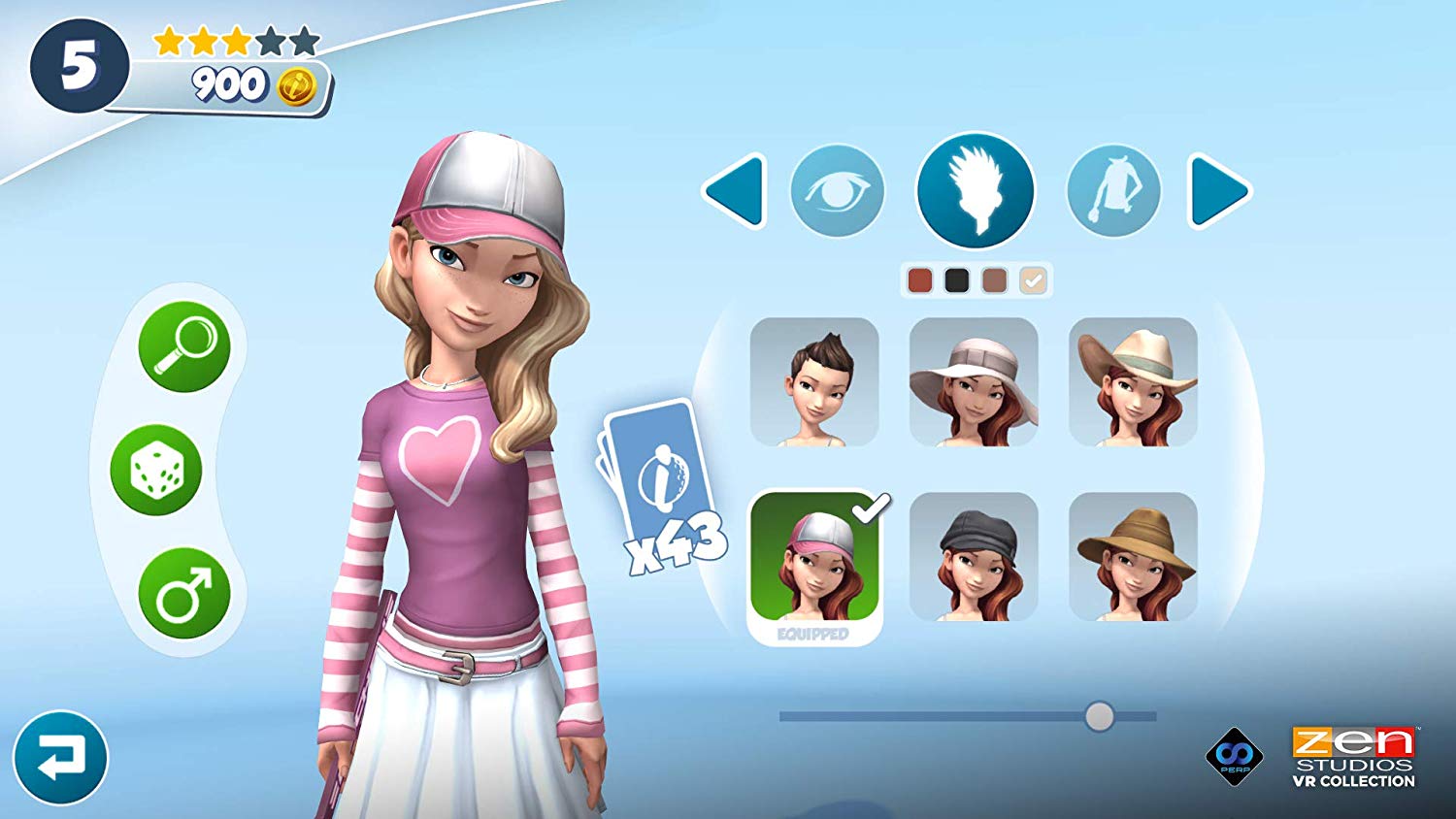
Task: Select the hair and headwear tab
Action: [x=976, y=191]
